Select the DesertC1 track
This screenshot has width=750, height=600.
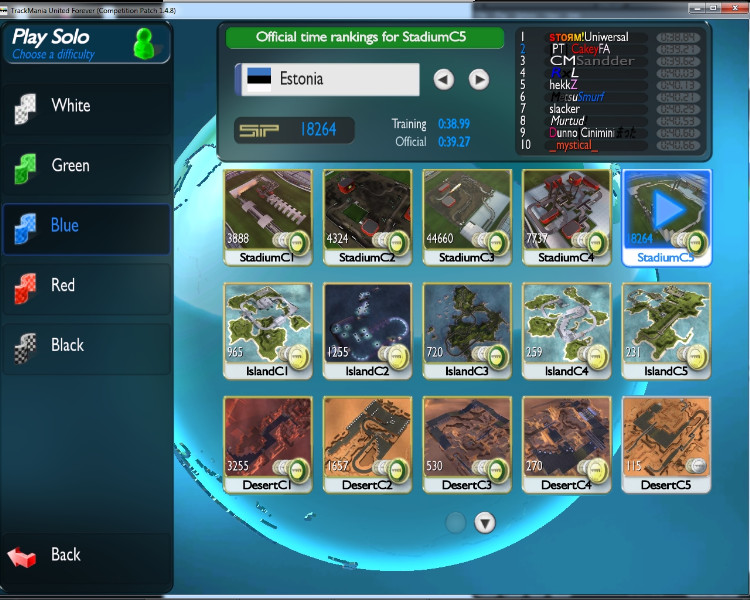[x=267, y=442]
